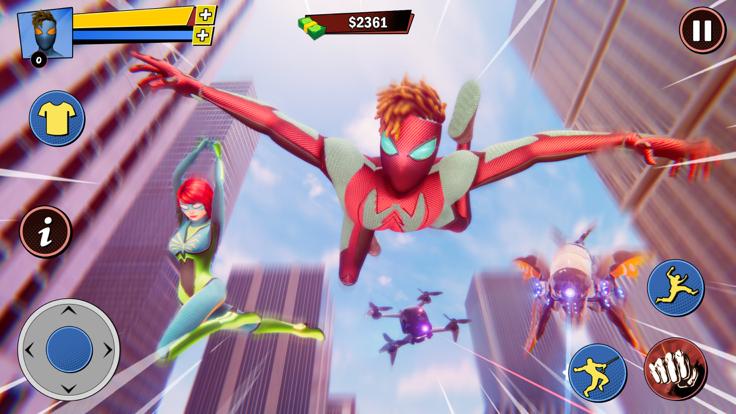Add energy using the blue bar plus
This screenshot has width=736, height=414.
tap(203, 35)
